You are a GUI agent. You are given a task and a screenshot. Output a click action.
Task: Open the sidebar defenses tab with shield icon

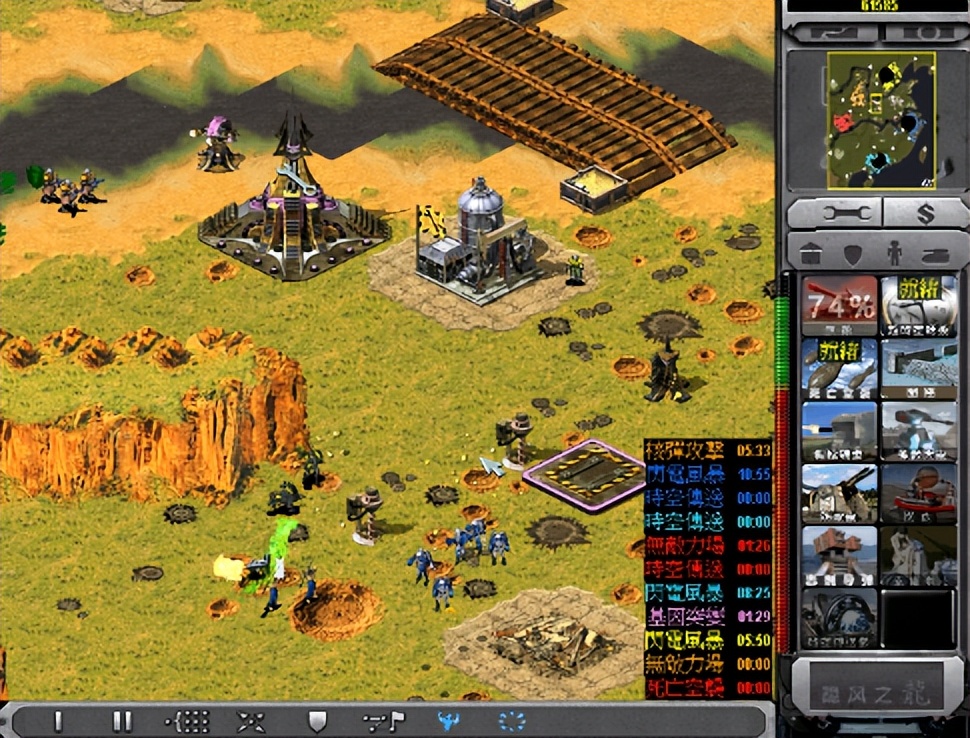point(852,254)
